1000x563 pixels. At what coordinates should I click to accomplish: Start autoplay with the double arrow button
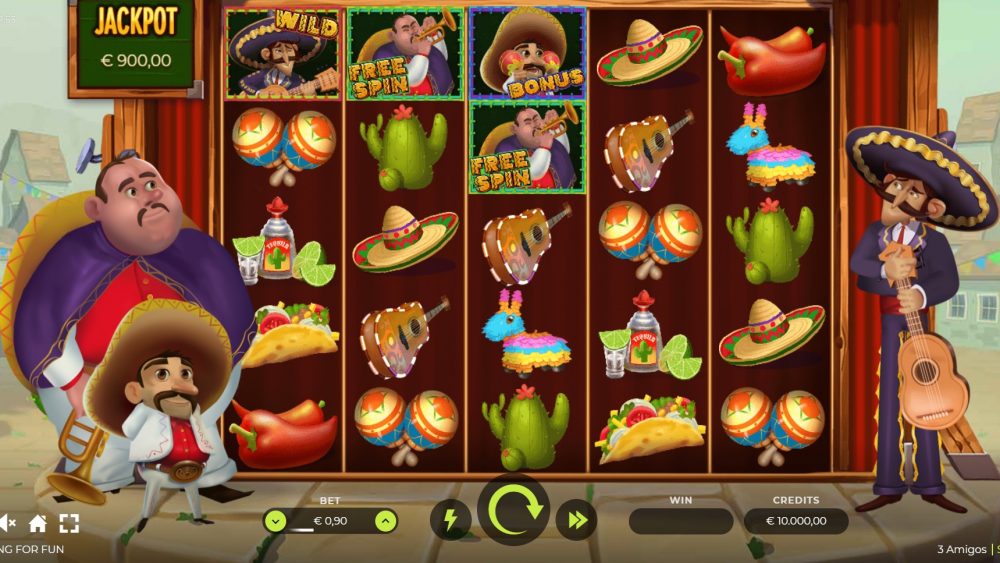(576, 520)
